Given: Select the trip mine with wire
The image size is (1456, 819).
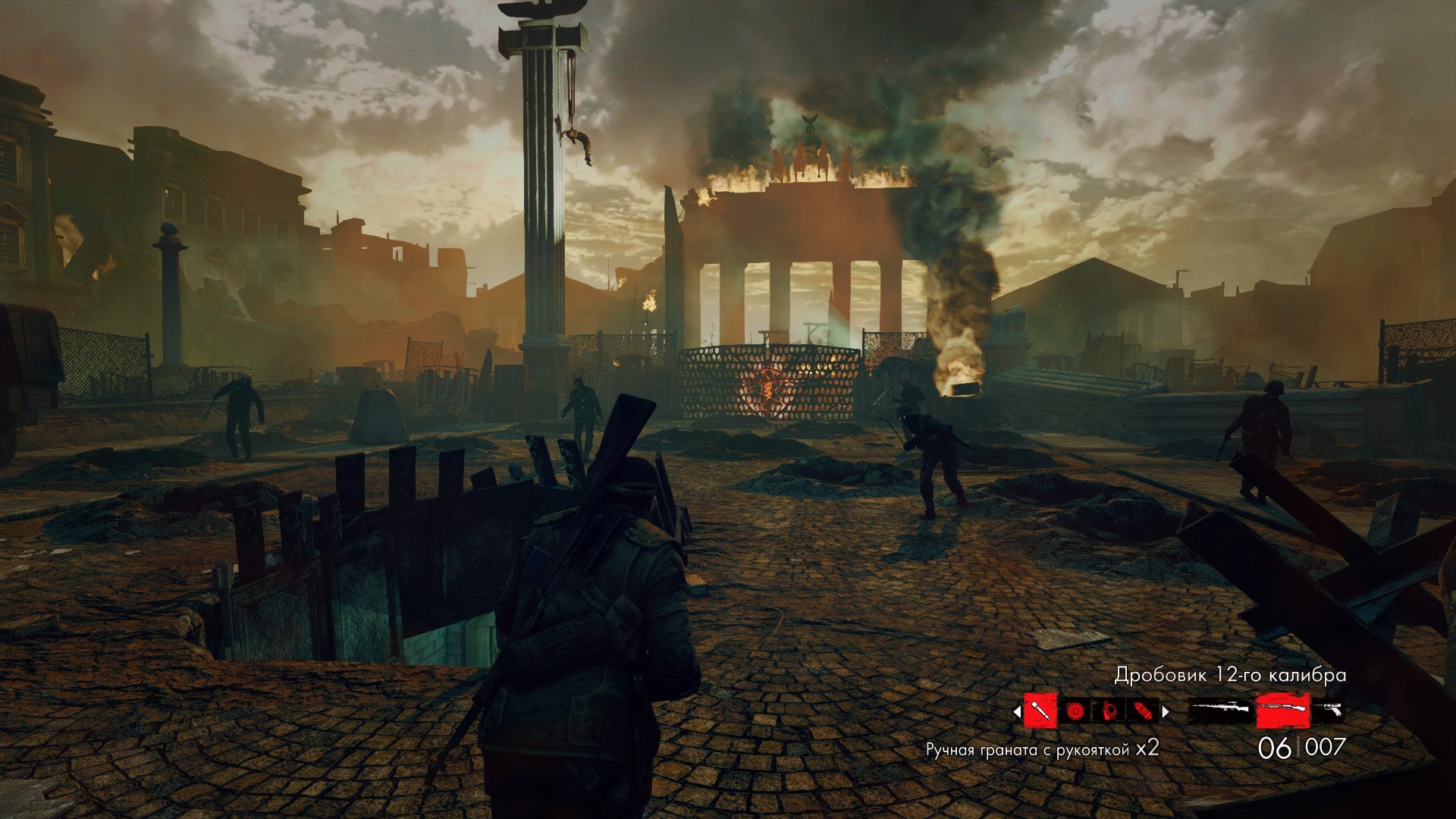Looking at the screenshot, I should (1108, 711).
